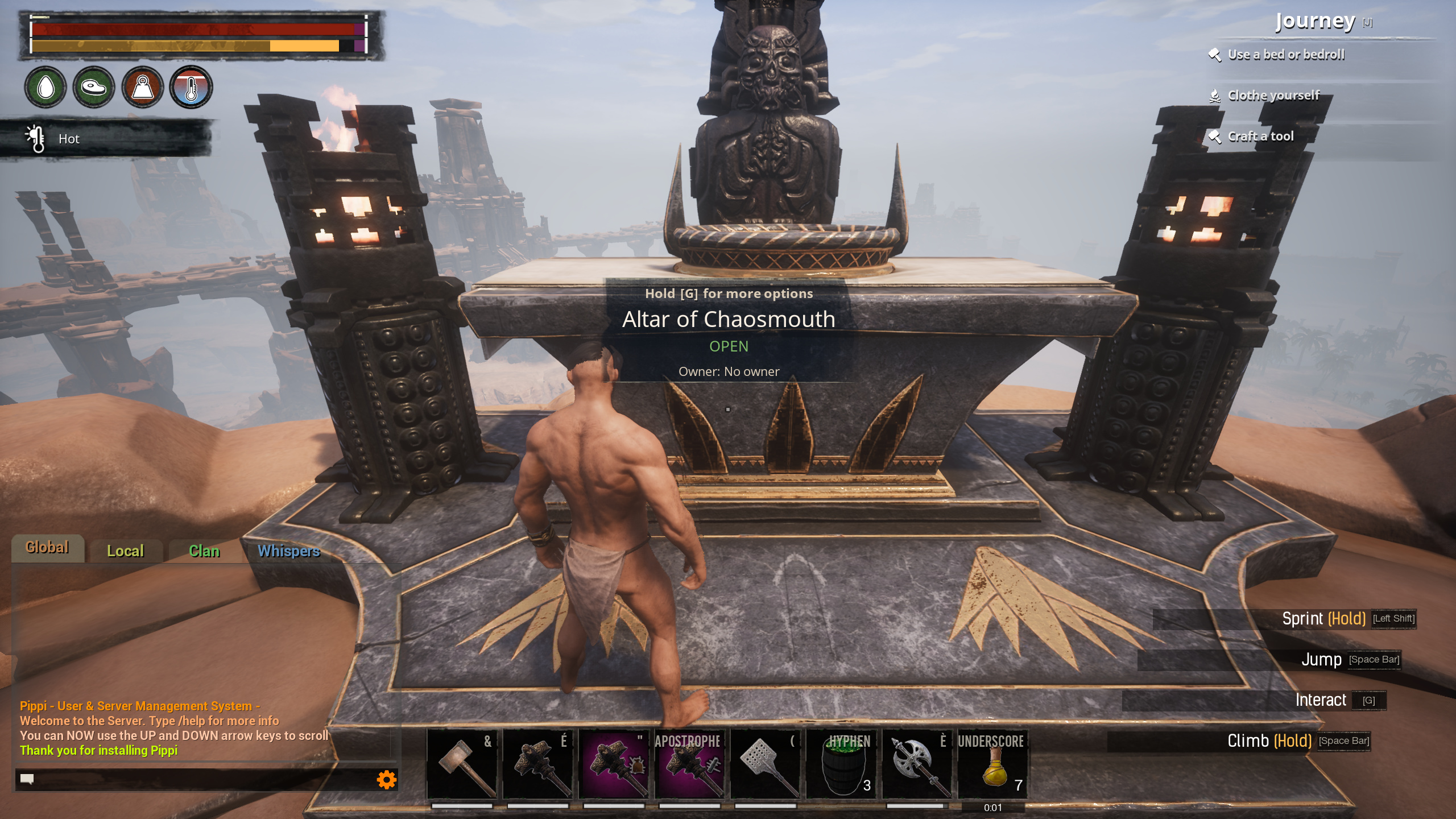Open the Journey panel header
The height and width of the screenshot is (819, 1456).
(x=1315, y=22)
